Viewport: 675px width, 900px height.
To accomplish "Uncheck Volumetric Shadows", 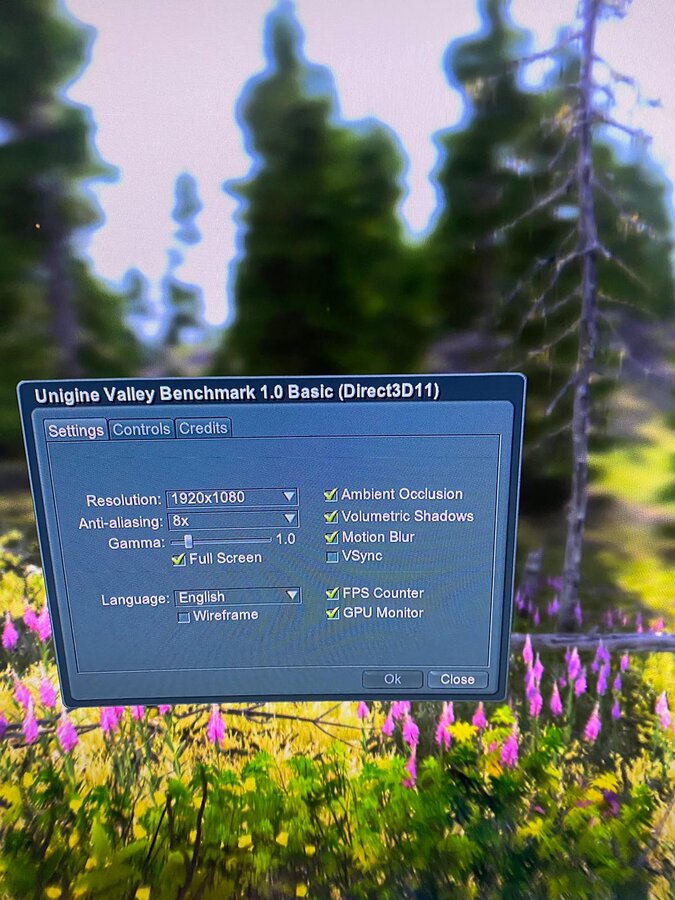I will point(331,516).
